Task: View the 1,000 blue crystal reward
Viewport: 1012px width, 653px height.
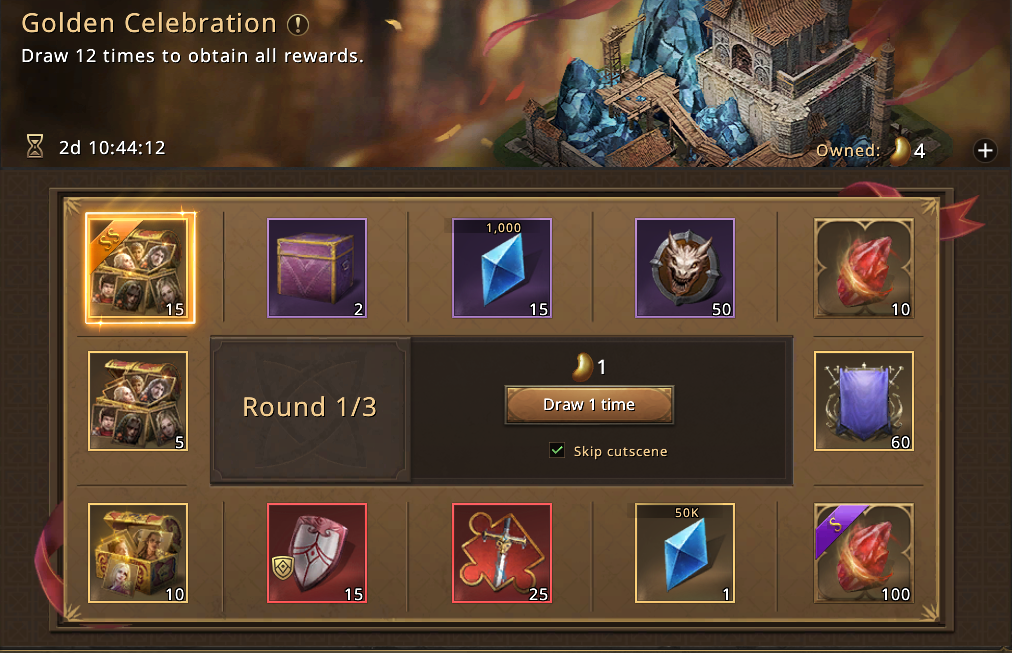Action: click(x=502, y=268)
